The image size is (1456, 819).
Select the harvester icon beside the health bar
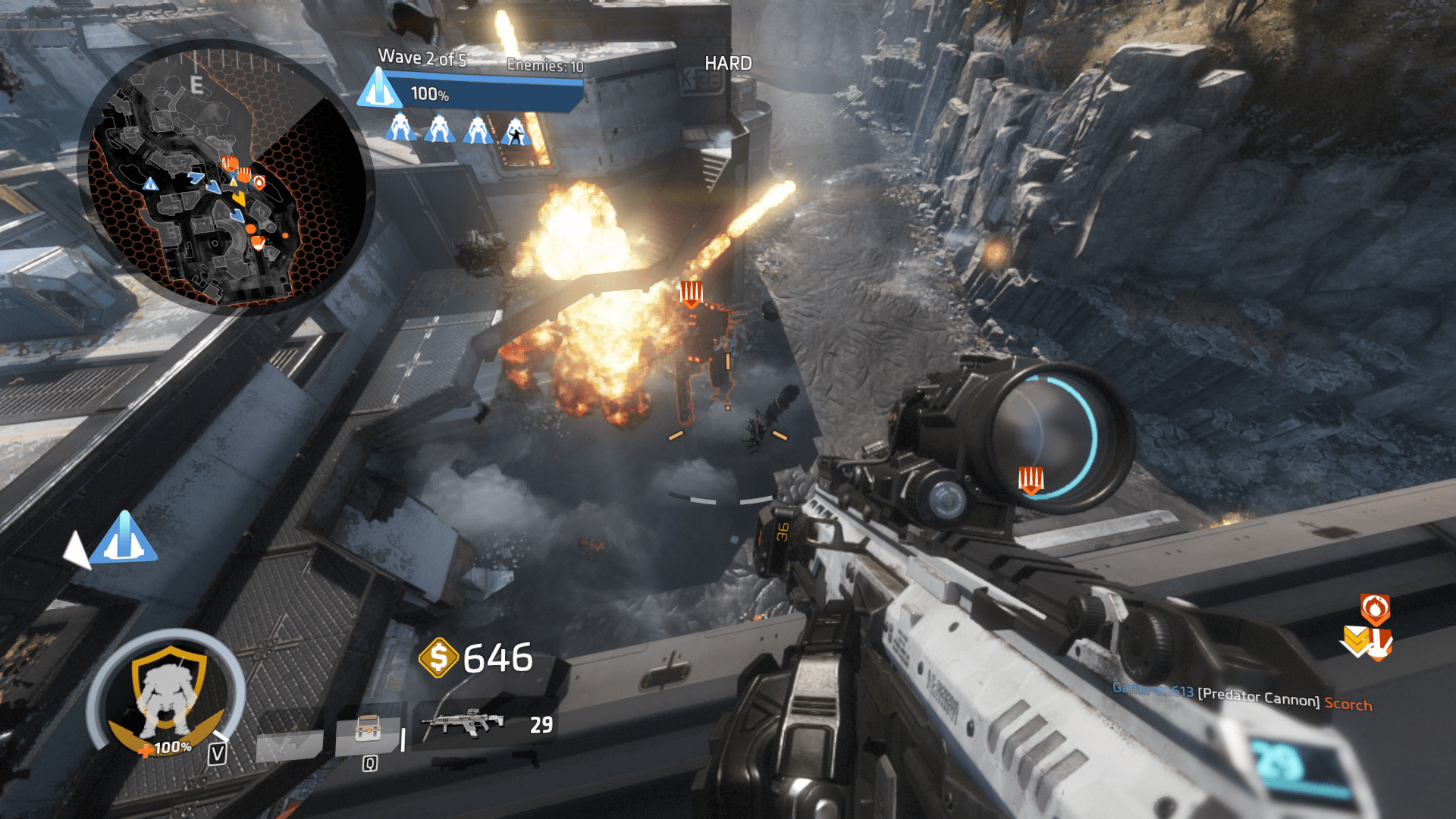click(x=379, y=88)
